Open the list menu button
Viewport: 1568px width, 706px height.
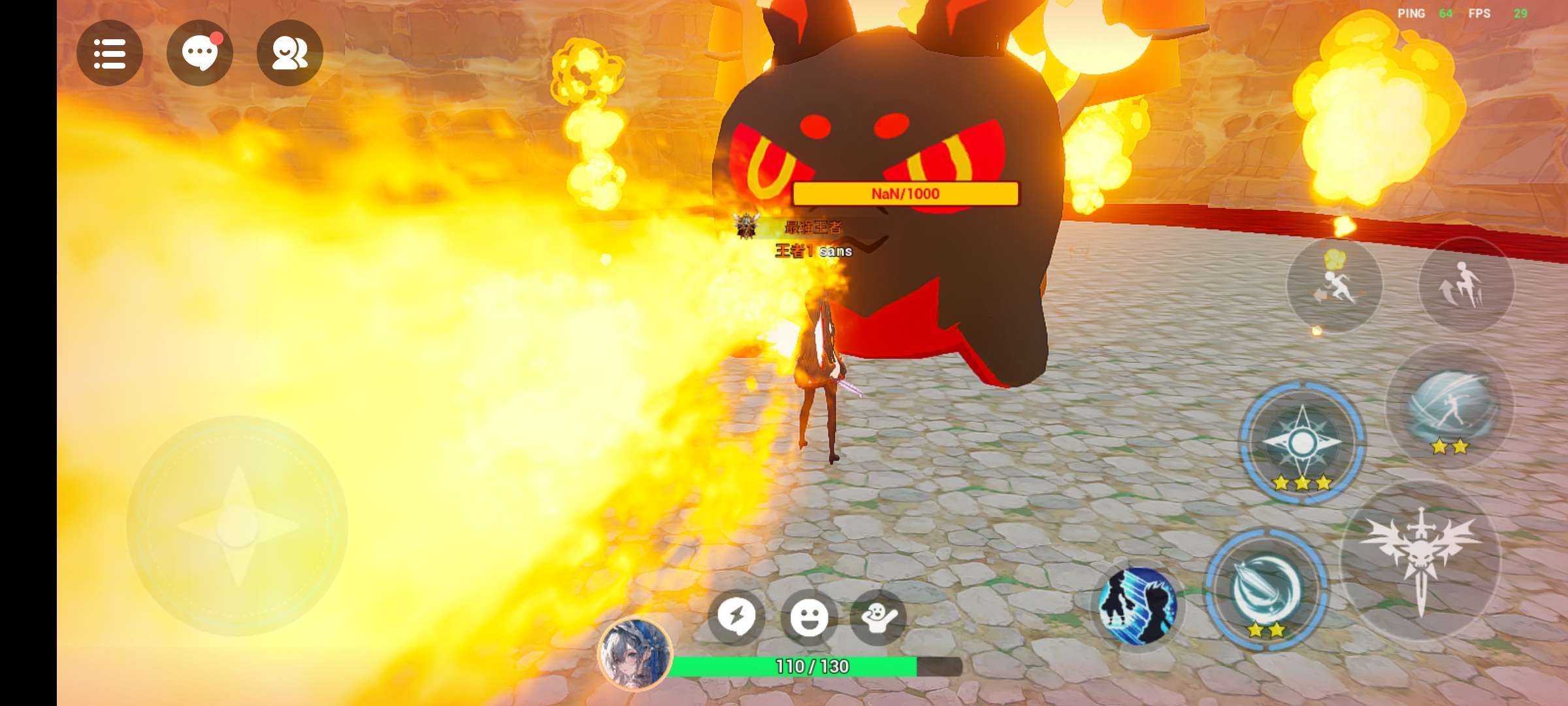click(110, 53)
